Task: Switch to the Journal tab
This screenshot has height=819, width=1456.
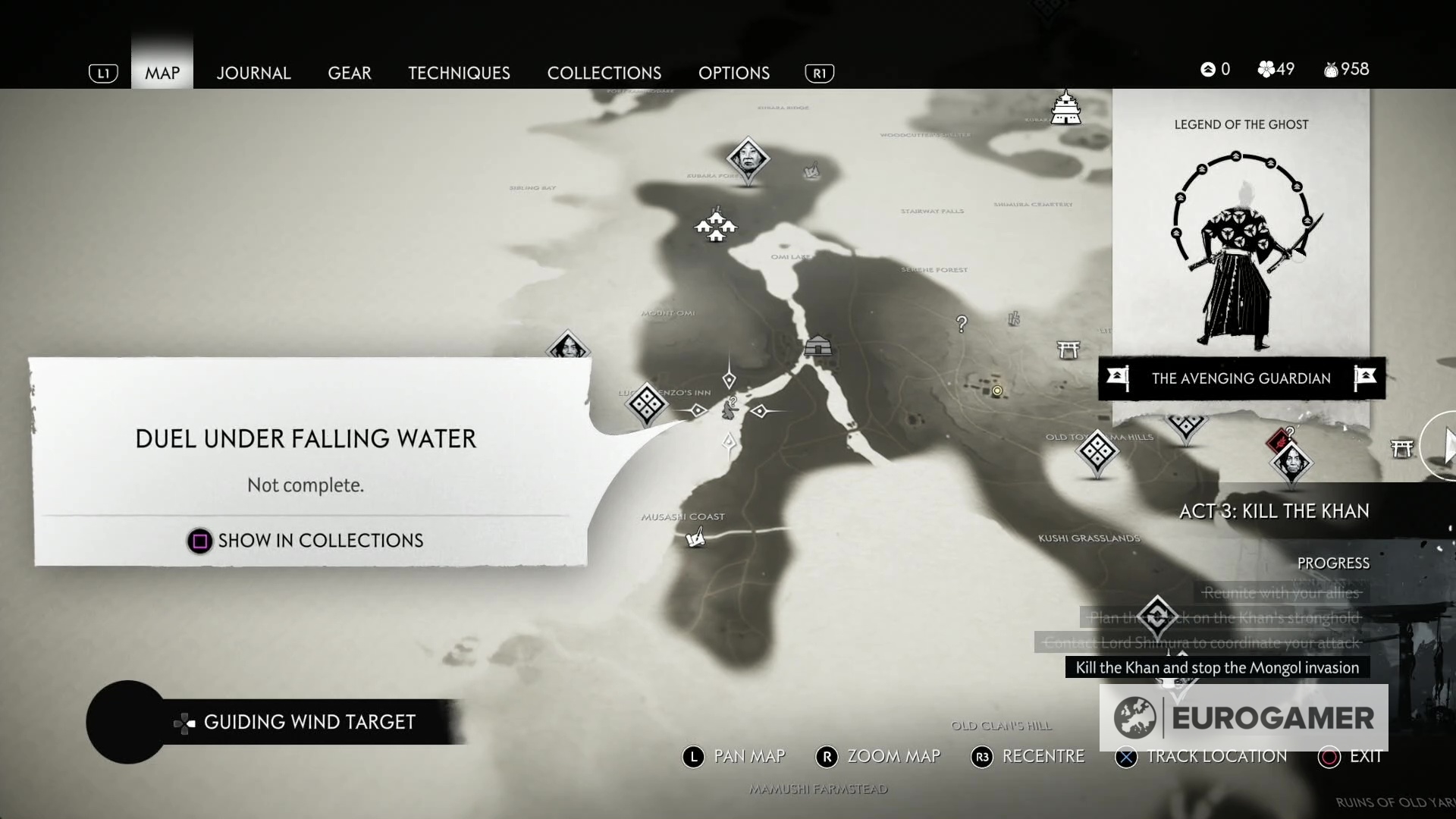Action: pyautogui.click(x=253, y=73)
